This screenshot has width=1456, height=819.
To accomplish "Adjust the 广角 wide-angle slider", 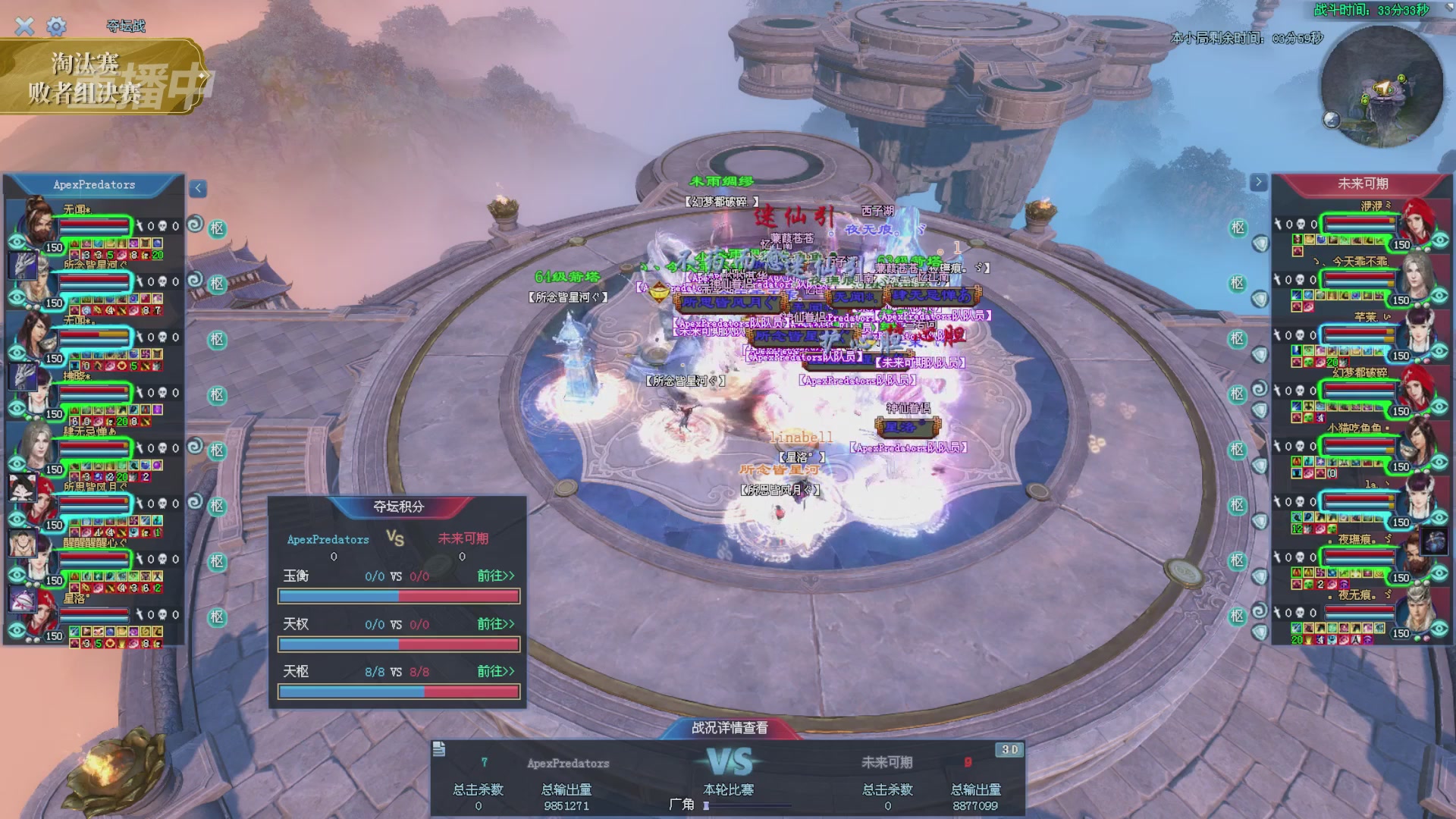I will 707,805.
